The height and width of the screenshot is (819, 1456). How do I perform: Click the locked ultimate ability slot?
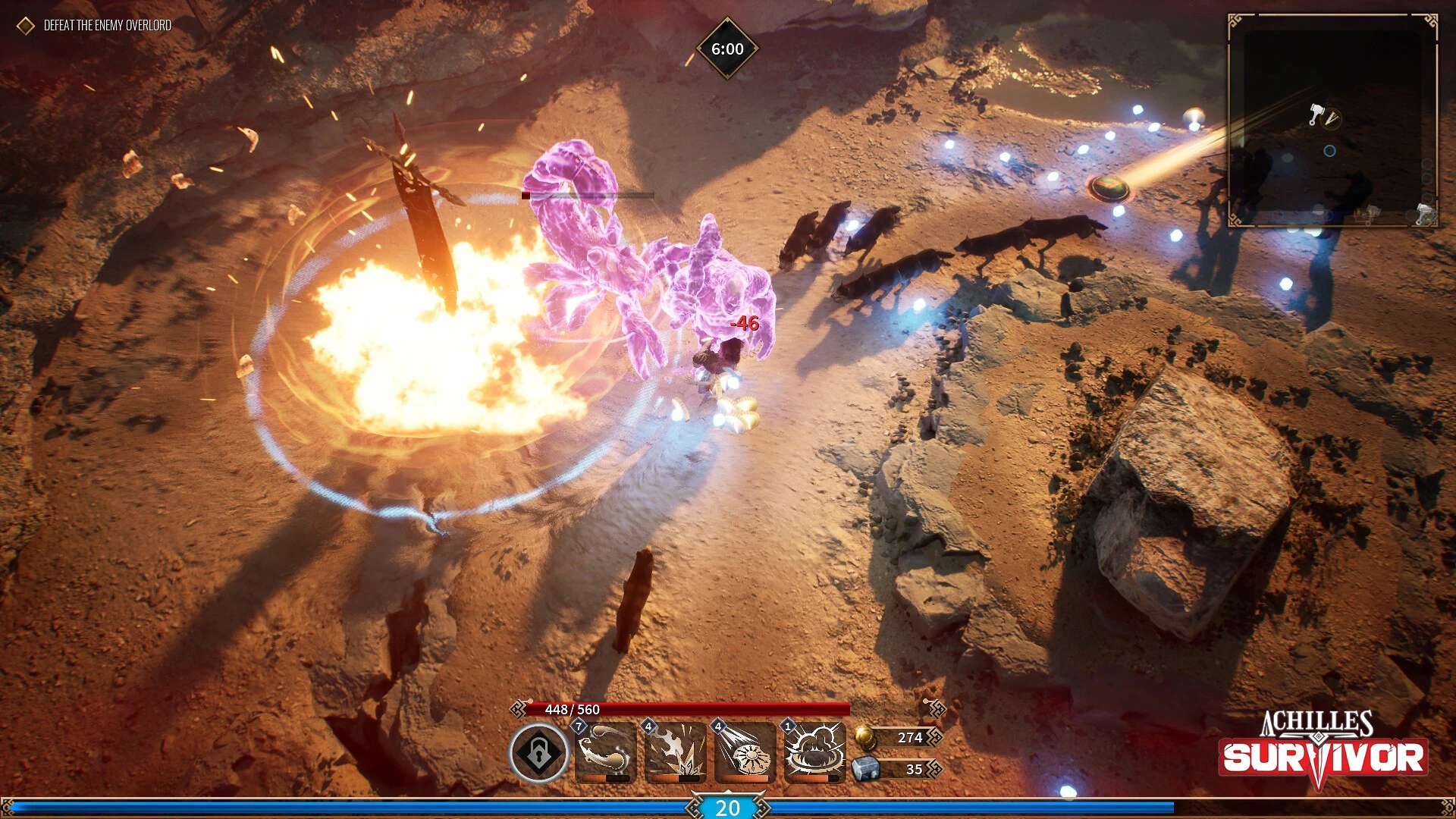coord(538,753)
